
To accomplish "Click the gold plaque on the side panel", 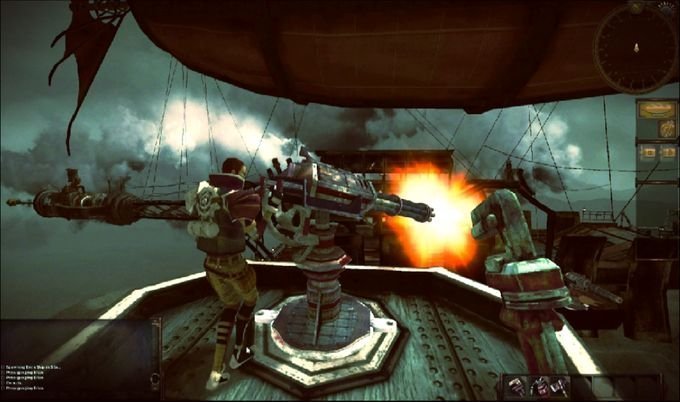I will coord(657,111).
